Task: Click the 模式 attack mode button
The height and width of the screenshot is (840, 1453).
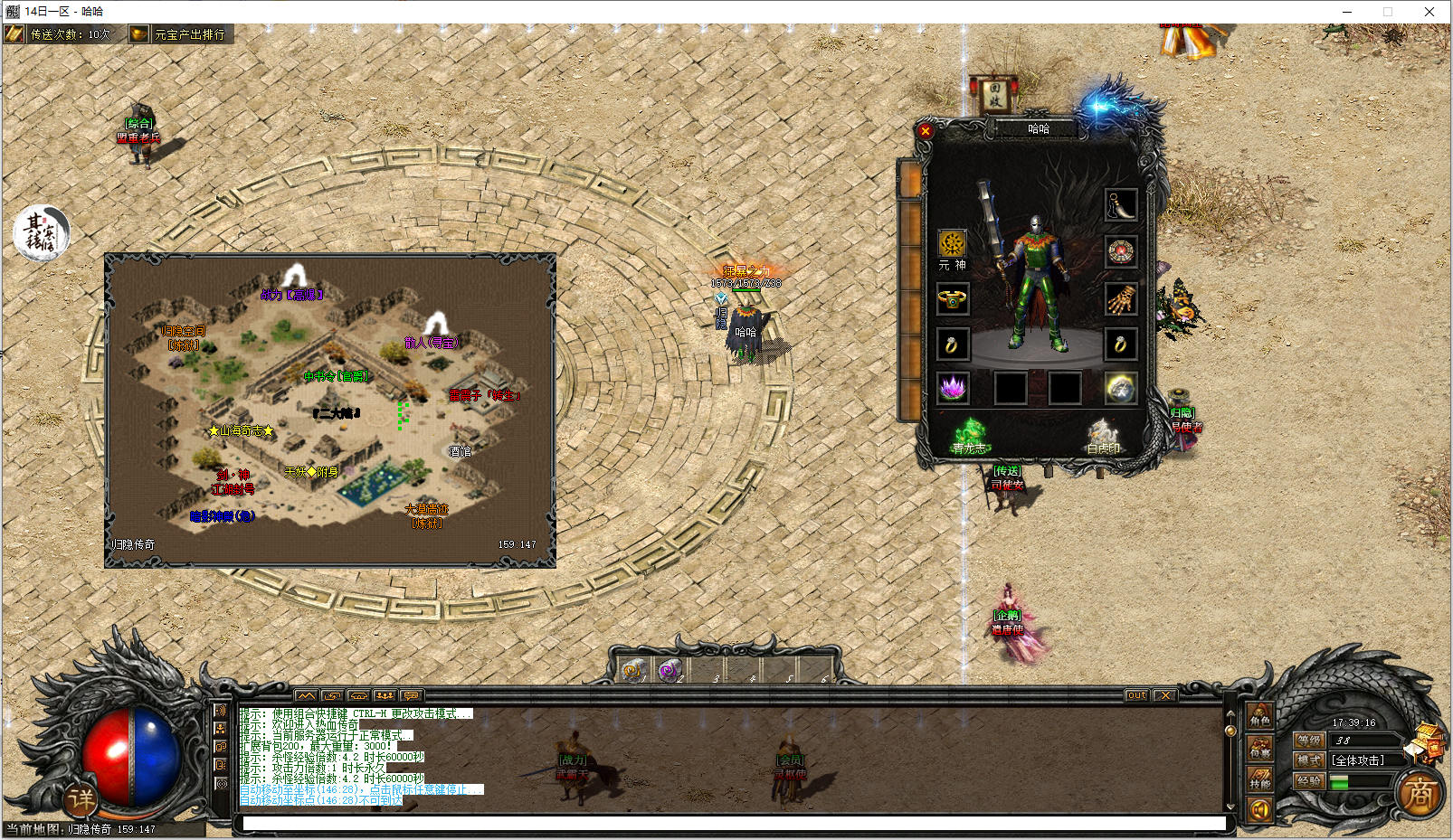Action: (x=1309, y=760)
